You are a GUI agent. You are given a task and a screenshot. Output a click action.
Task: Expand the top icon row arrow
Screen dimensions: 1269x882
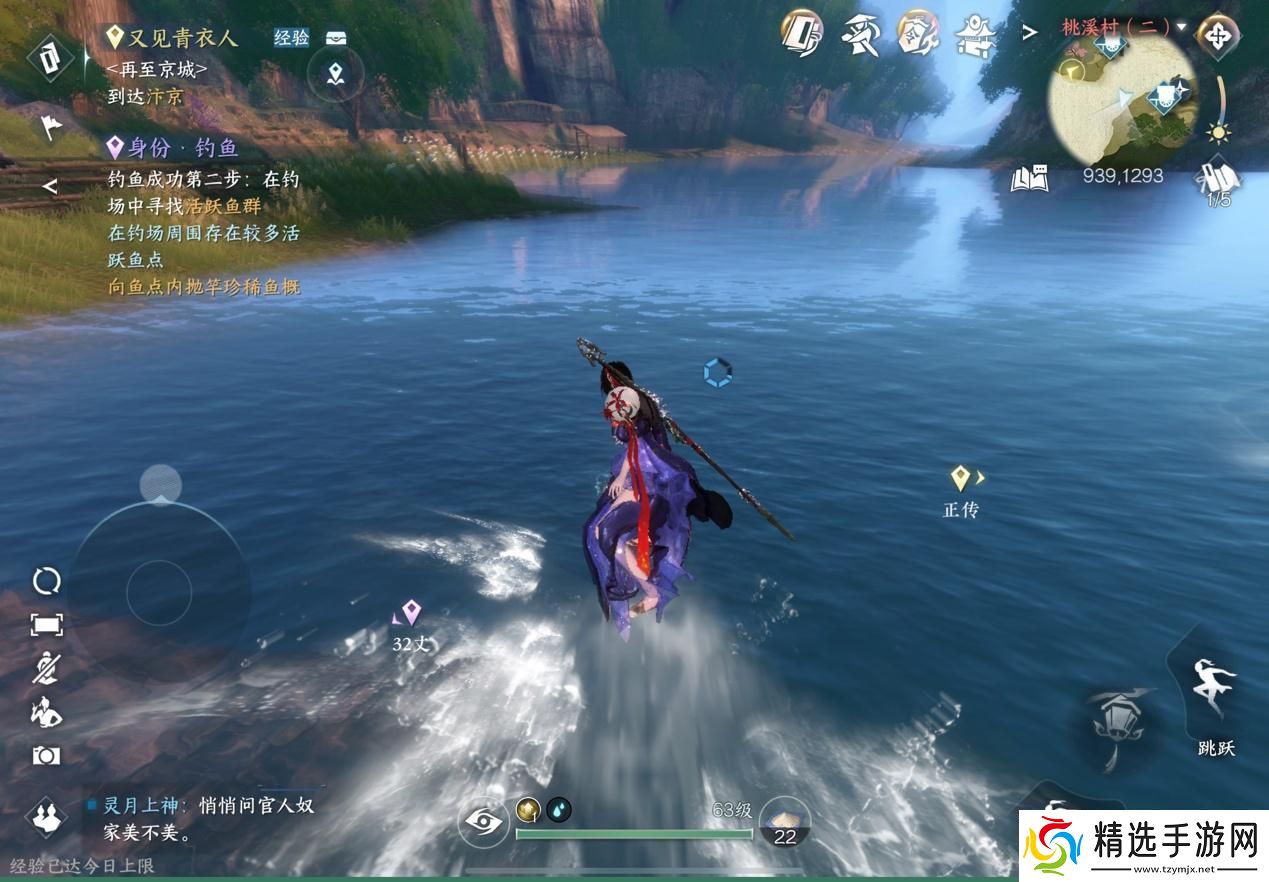tap(1029, 33)
